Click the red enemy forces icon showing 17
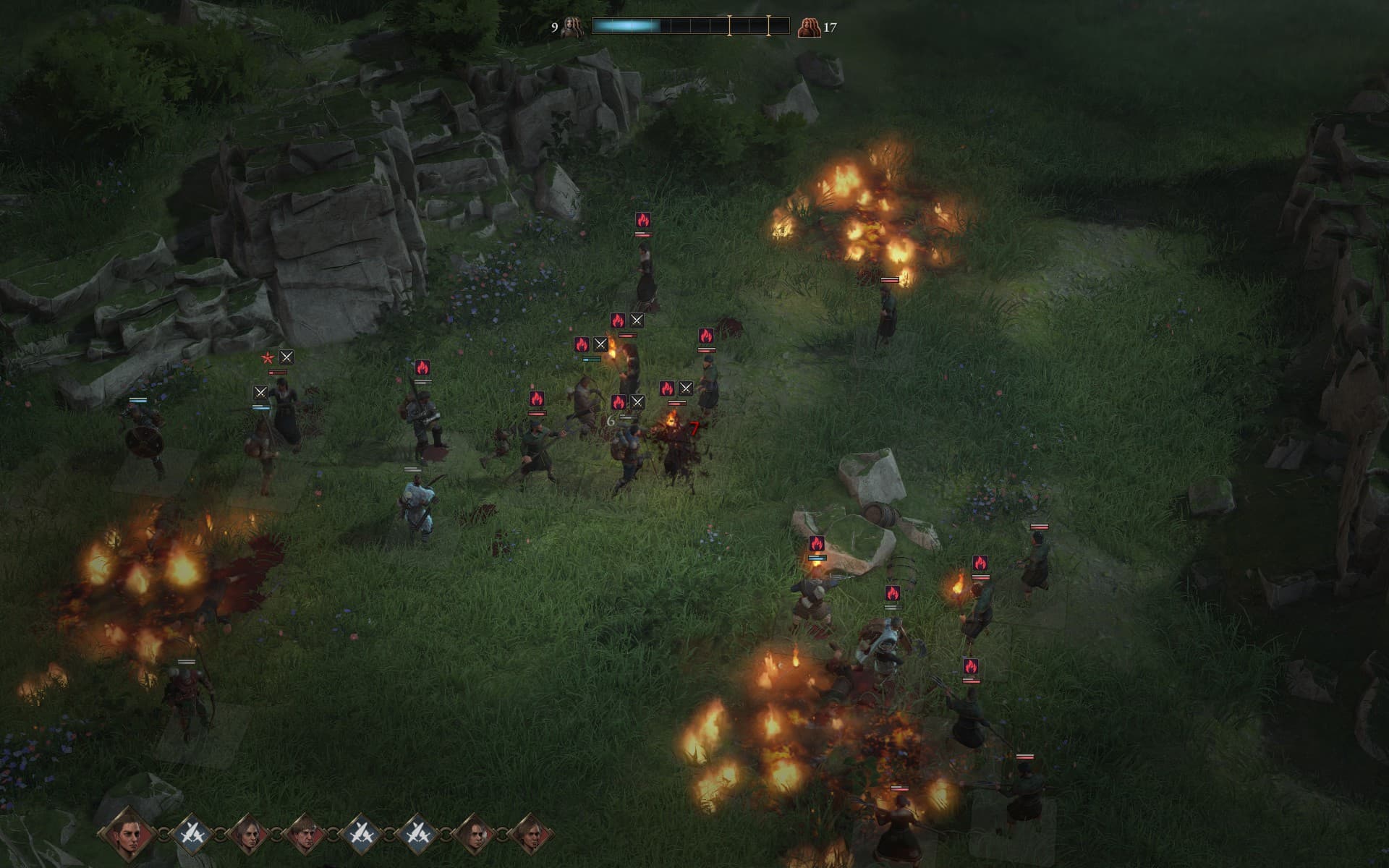 [808, 27]
